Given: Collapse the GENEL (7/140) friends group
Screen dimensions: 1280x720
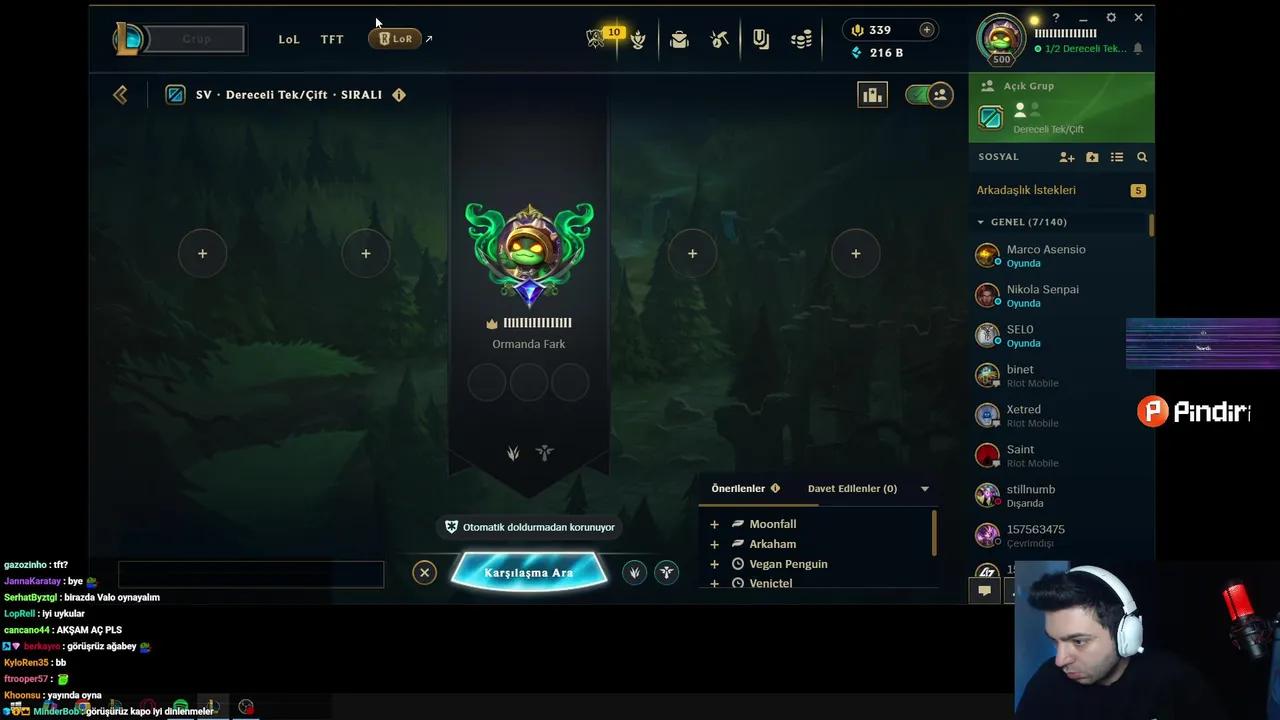Looking at the screenshot, I should pos(981,221).
